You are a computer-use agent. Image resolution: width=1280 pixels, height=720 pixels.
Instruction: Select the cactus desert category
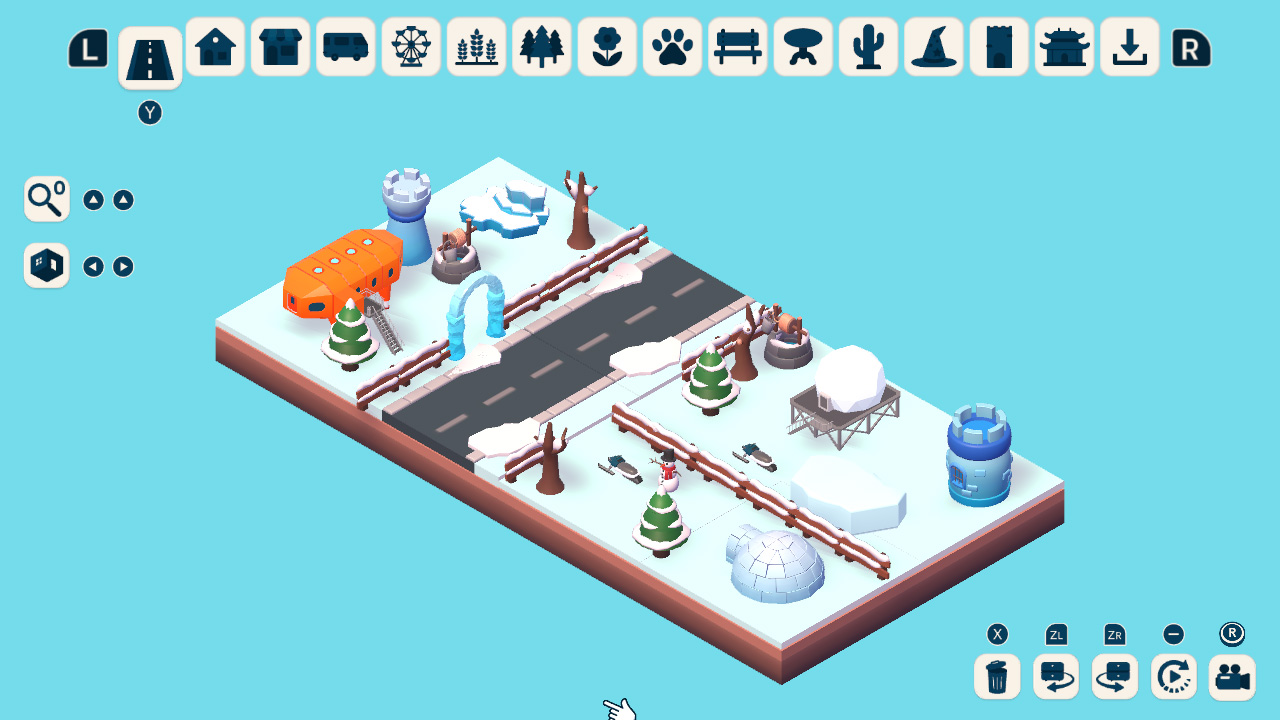pos(868,46)
